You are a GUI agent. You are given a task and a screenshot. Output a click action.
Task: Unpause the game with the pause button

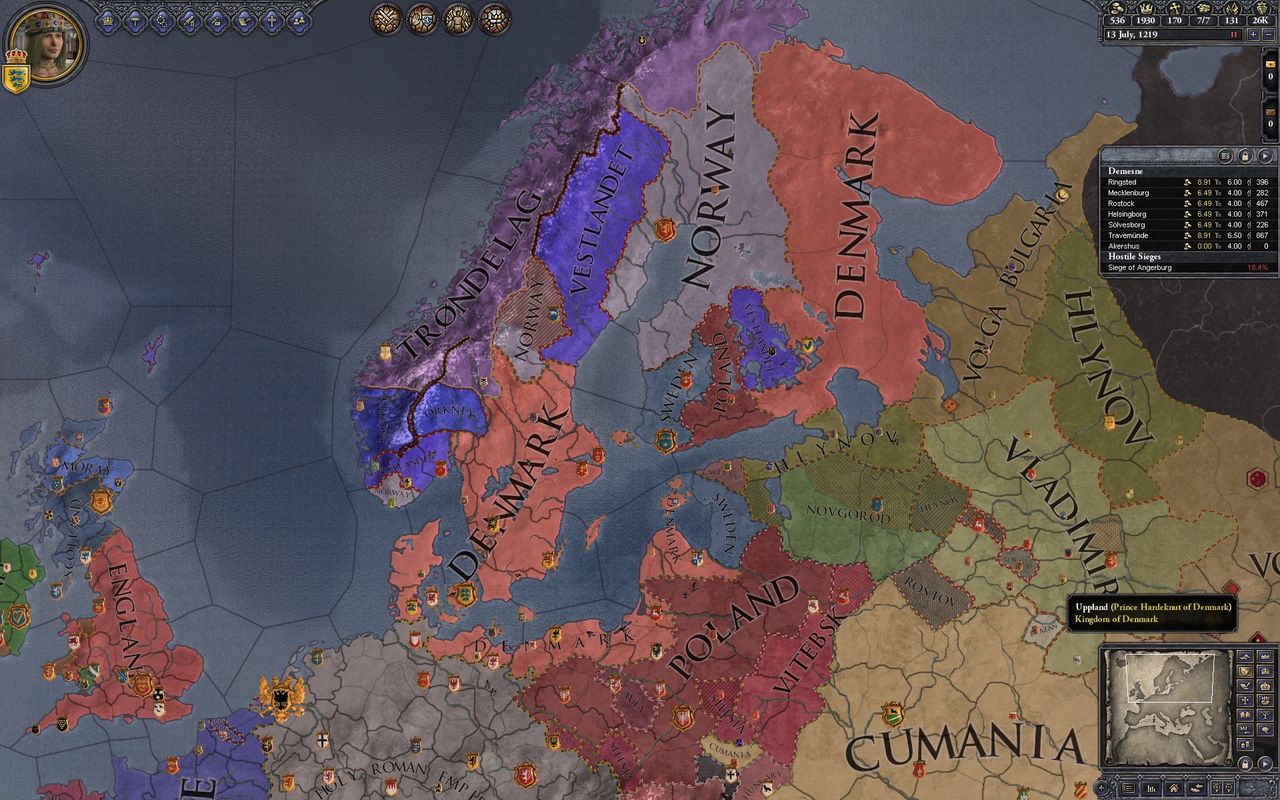[1233, 34]
